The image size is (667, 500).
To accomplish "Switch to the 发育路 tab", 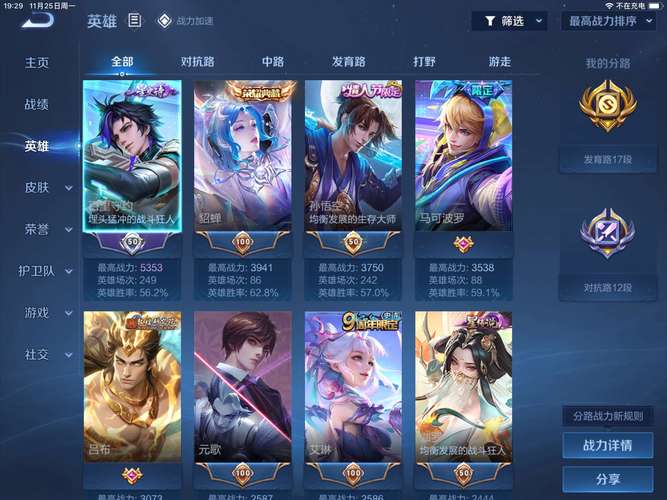I will click(x=349, y=62).
